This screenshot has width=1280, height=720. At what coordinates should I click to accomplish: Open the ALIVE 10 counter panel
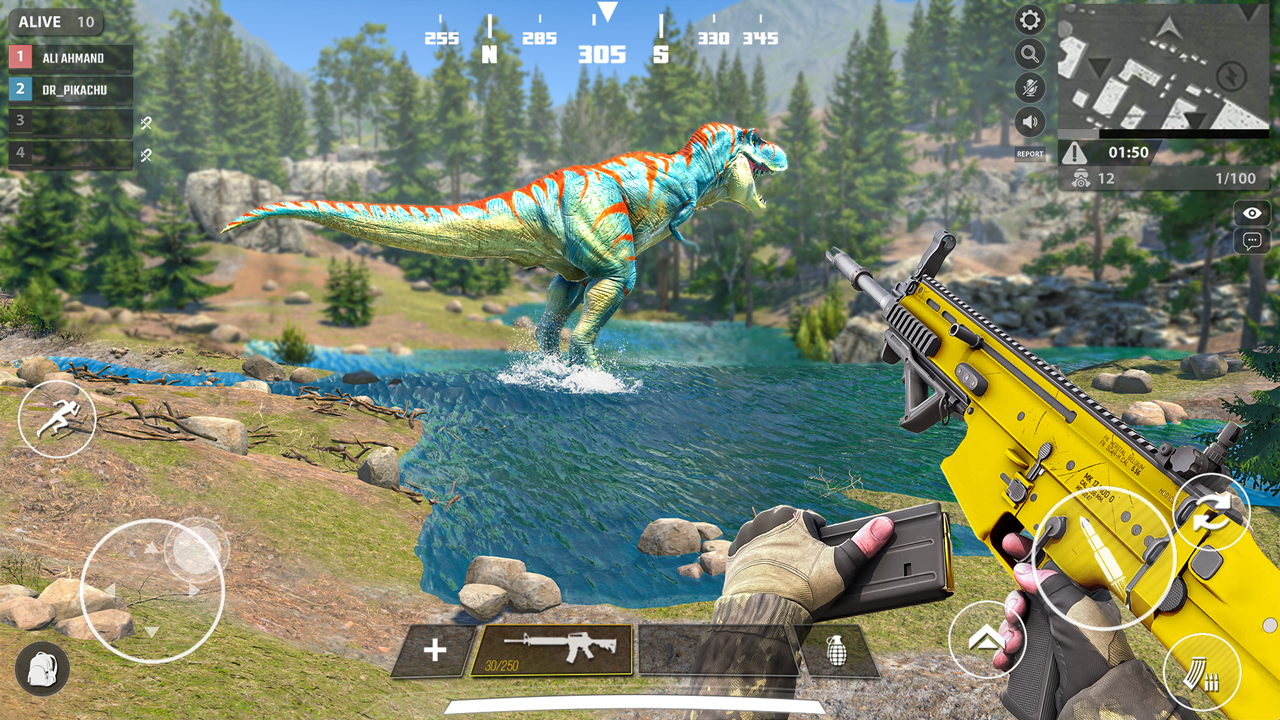[57, 21]
